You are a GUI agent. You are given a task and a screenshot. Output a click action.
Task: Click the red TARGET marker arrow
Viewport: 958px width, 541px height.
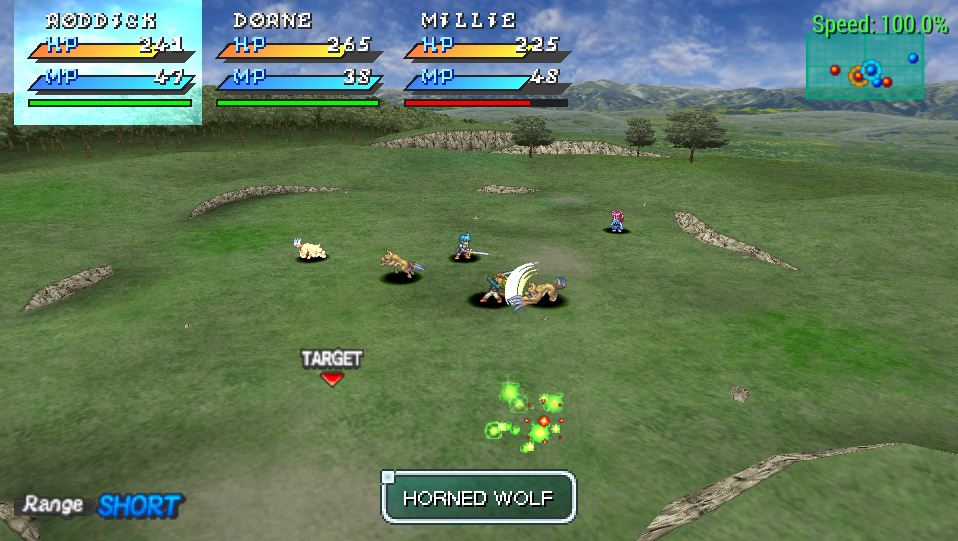pos(332,377)
